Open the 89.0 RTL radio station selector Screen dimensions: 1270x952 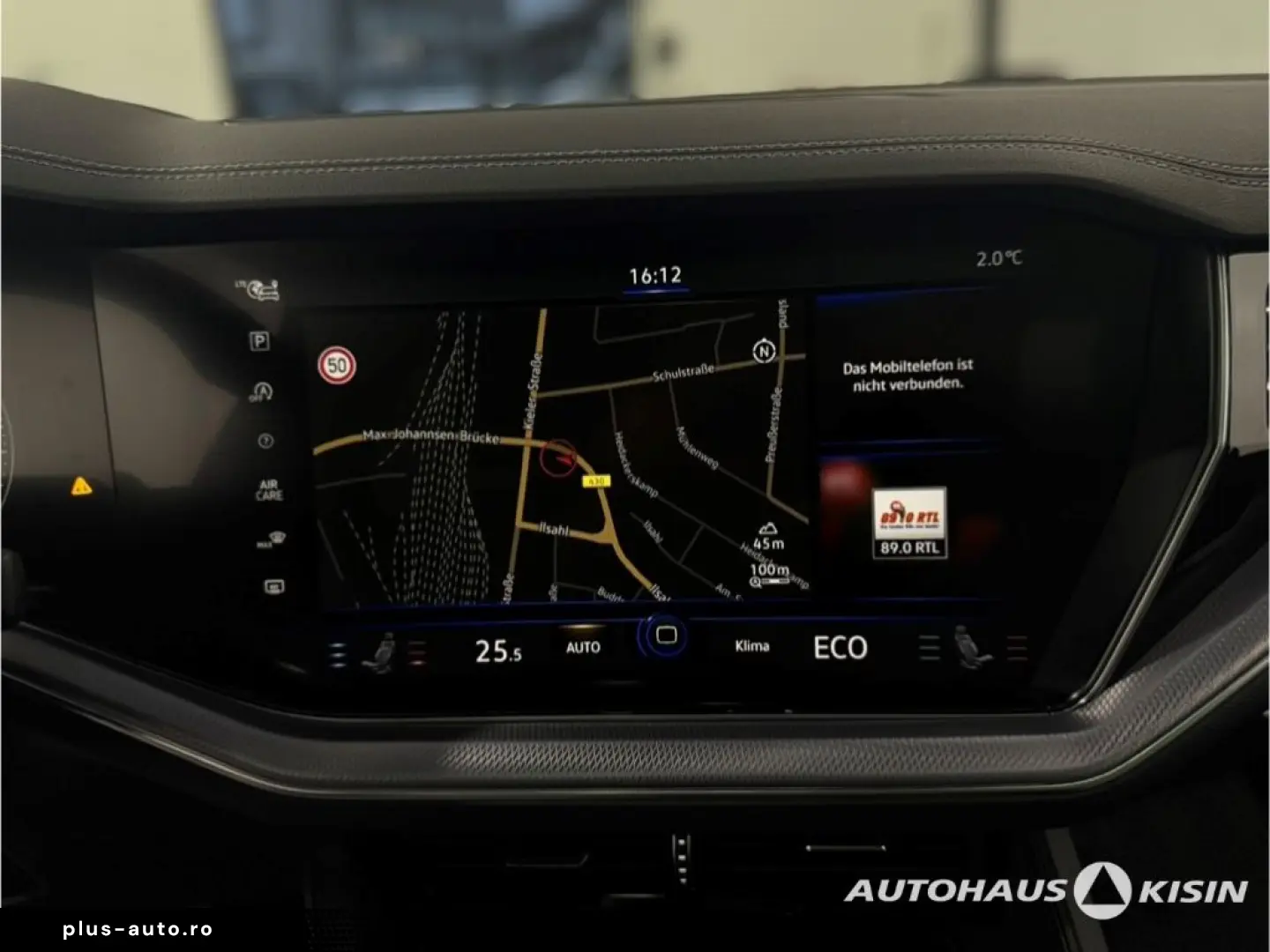pos(908,522)
